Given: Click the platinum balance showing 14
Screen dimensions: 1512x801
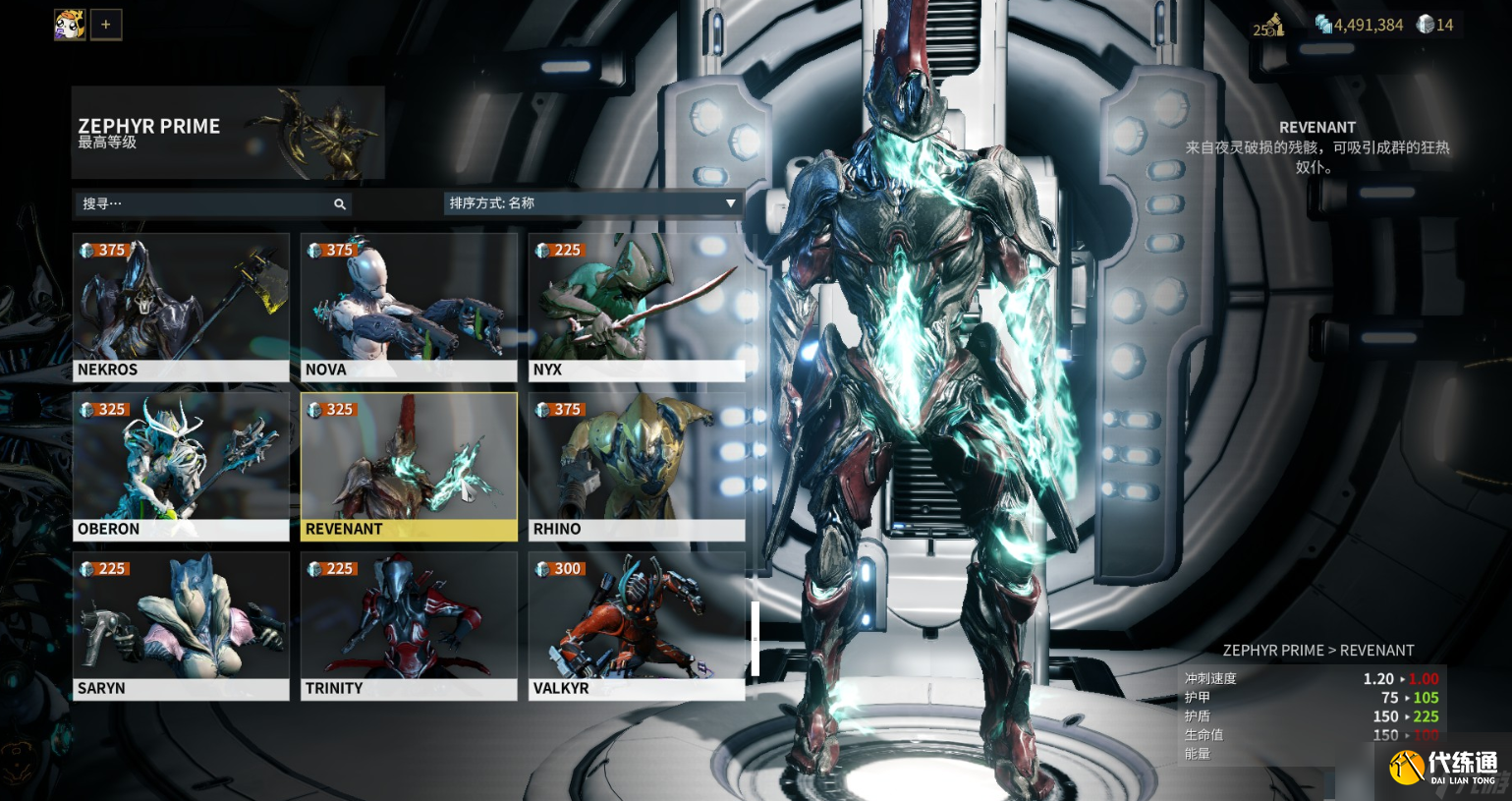Looking at the screenshot, I should click(1435, 25).
